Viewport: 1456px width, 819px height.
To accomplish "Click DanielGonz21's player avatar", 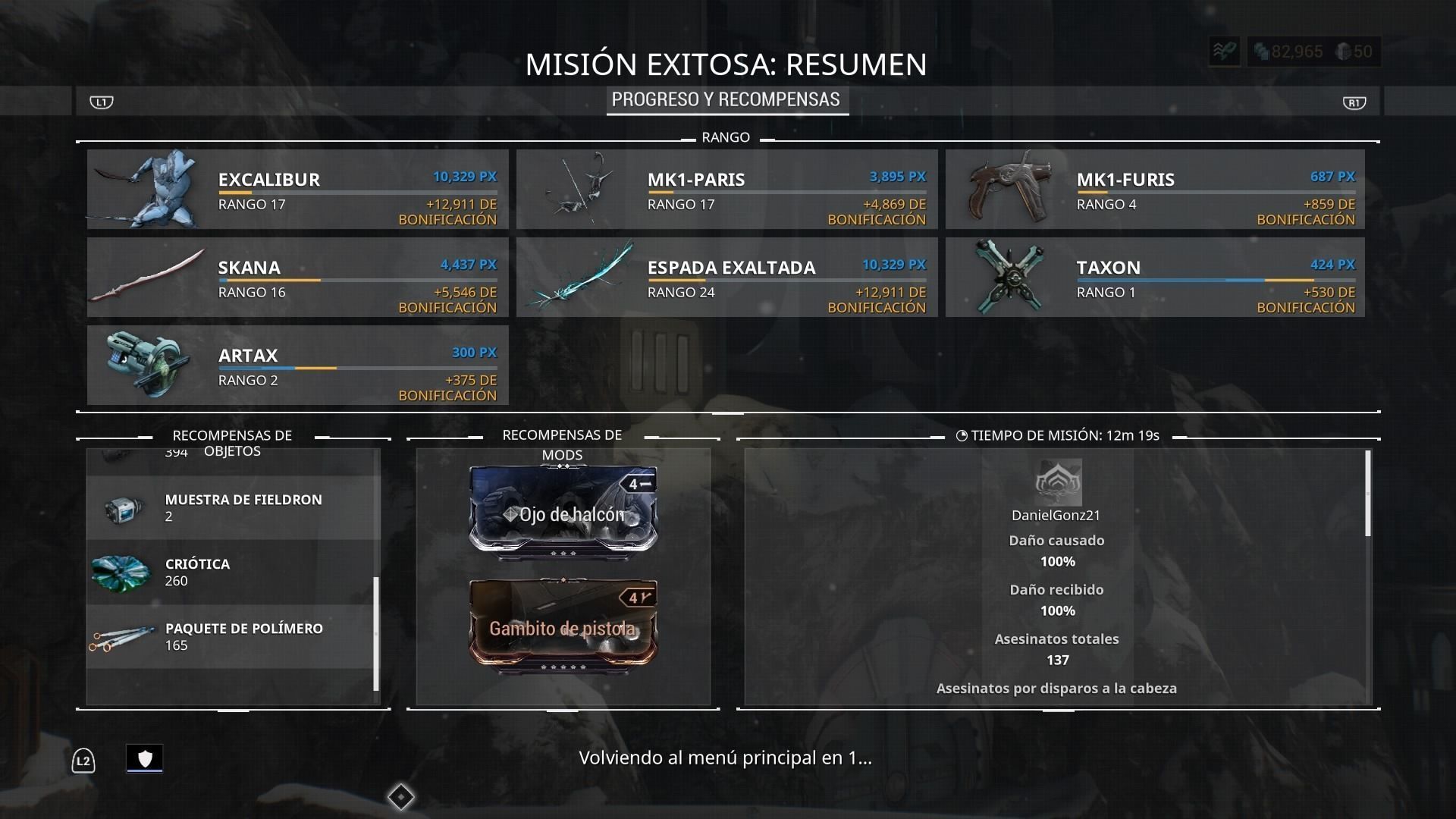I will coord(1057,483).
